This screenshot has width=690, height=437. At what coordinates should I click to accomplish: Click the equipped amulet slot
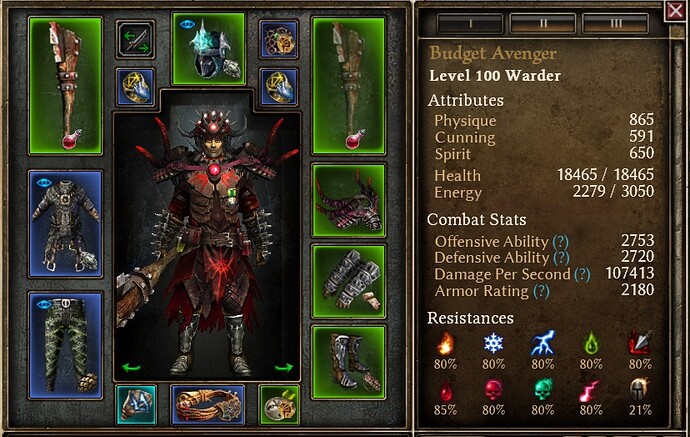pos(279,41)
